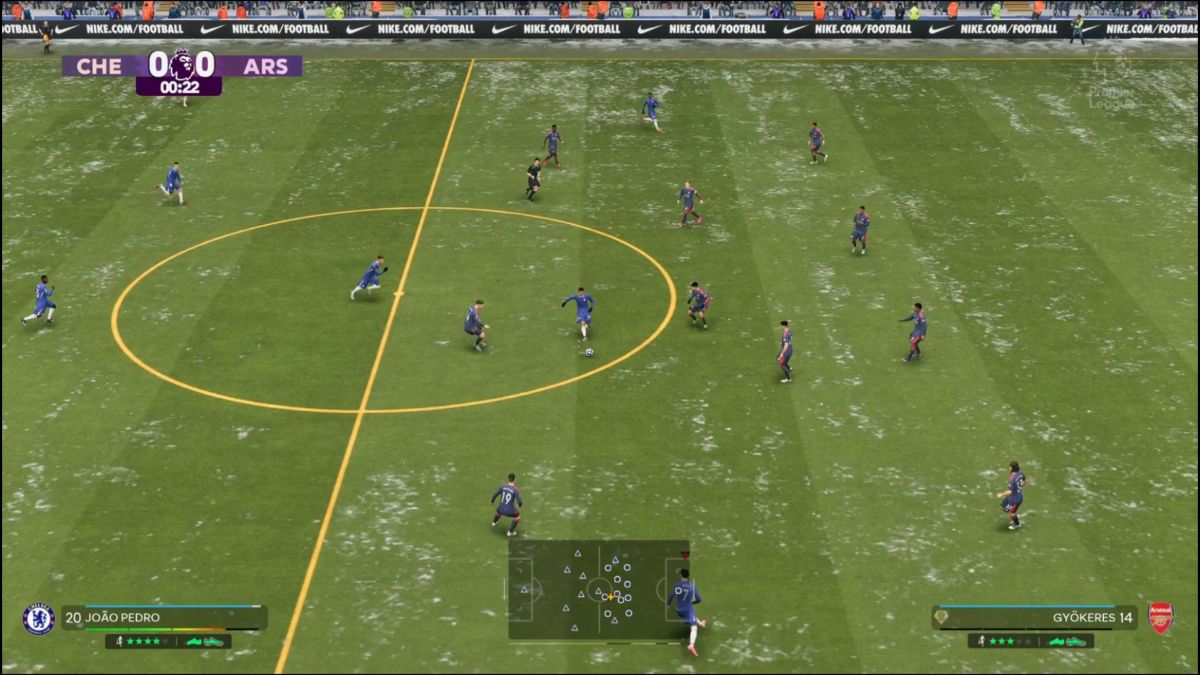Screen dimensions: 1200x675
Task: Click the Chelsea club crest
Action: (x=38, y=619)
